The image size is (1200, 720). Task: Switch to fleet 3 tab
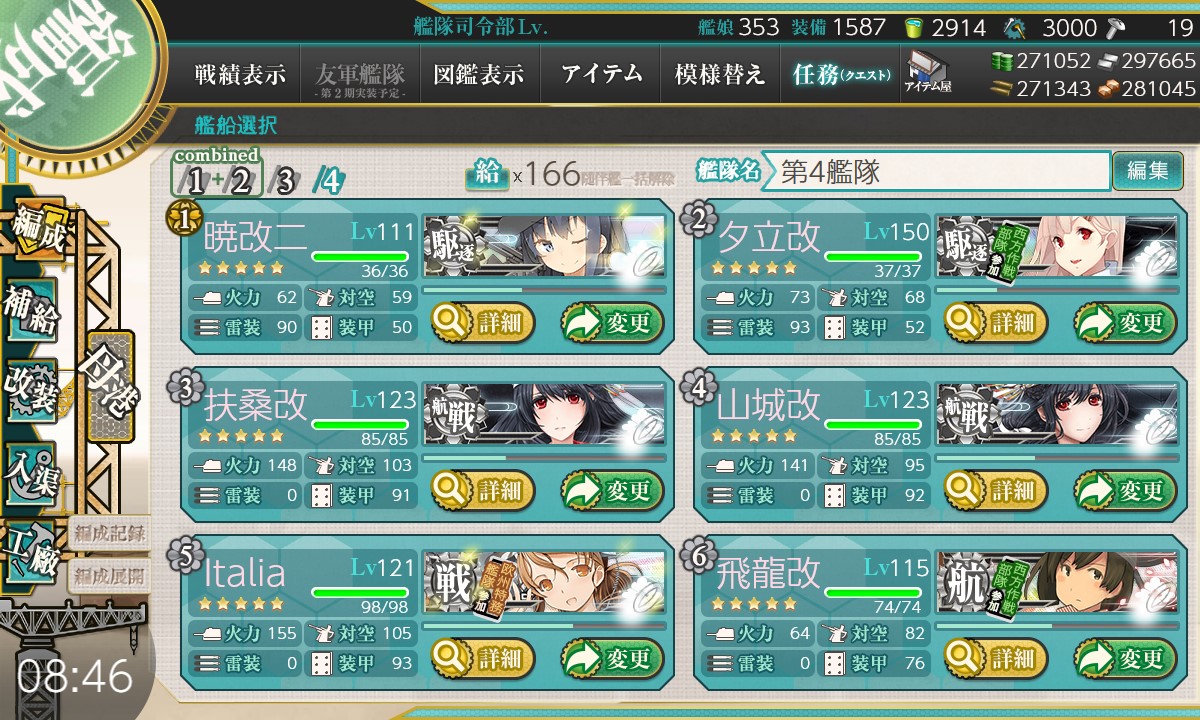coord(285,181)
